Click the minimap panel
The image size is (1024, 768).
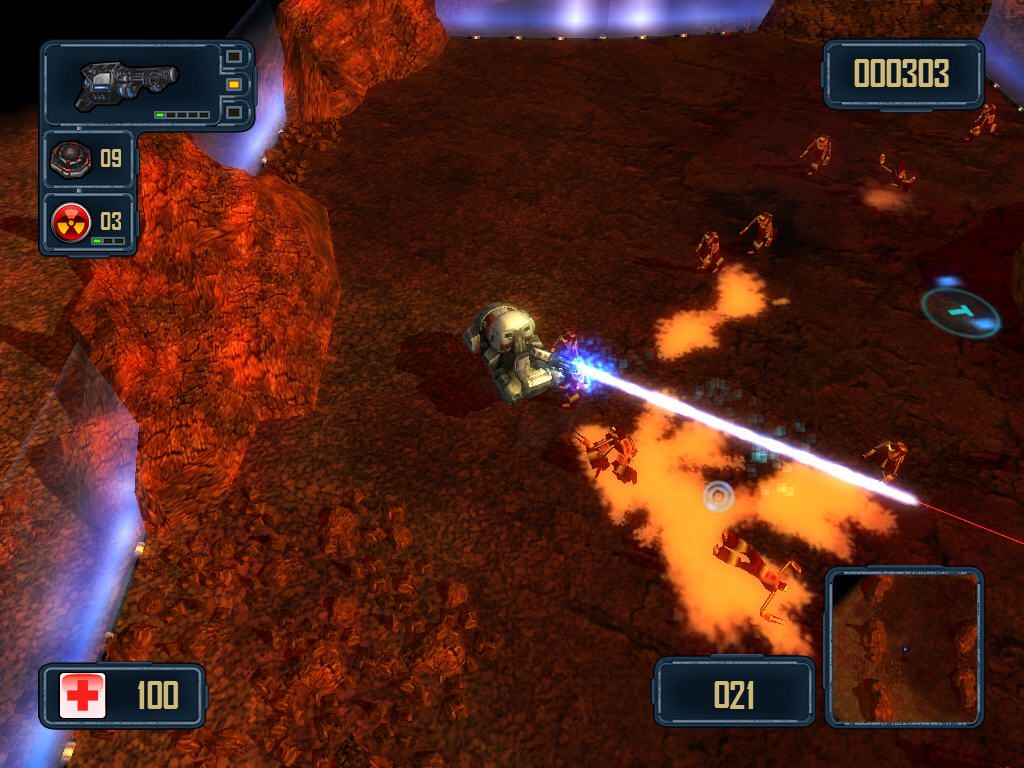coord(903,647)
